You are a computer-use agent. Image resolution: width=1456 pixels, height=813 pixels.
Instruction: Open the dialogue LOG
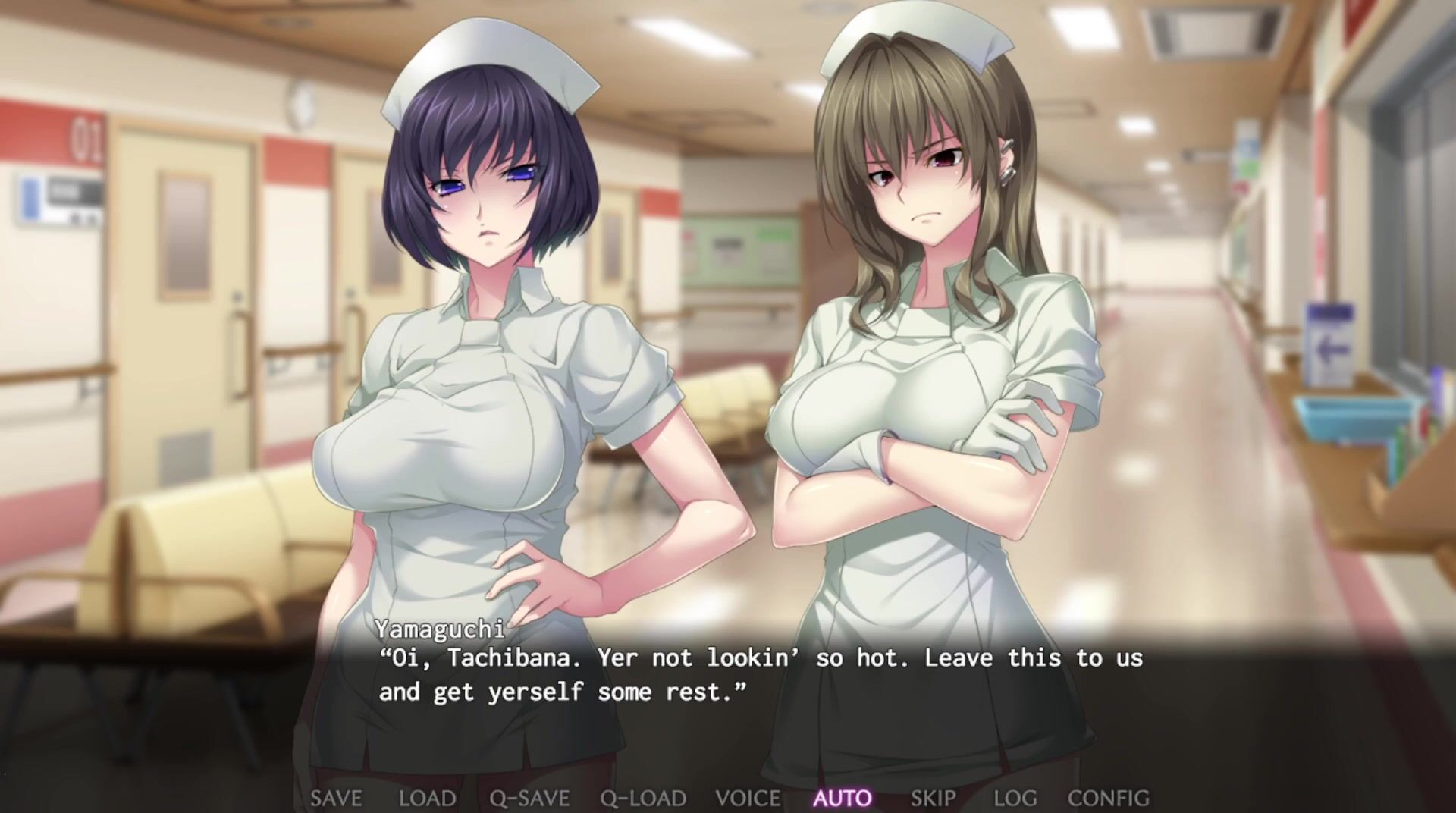point(1015,798)
